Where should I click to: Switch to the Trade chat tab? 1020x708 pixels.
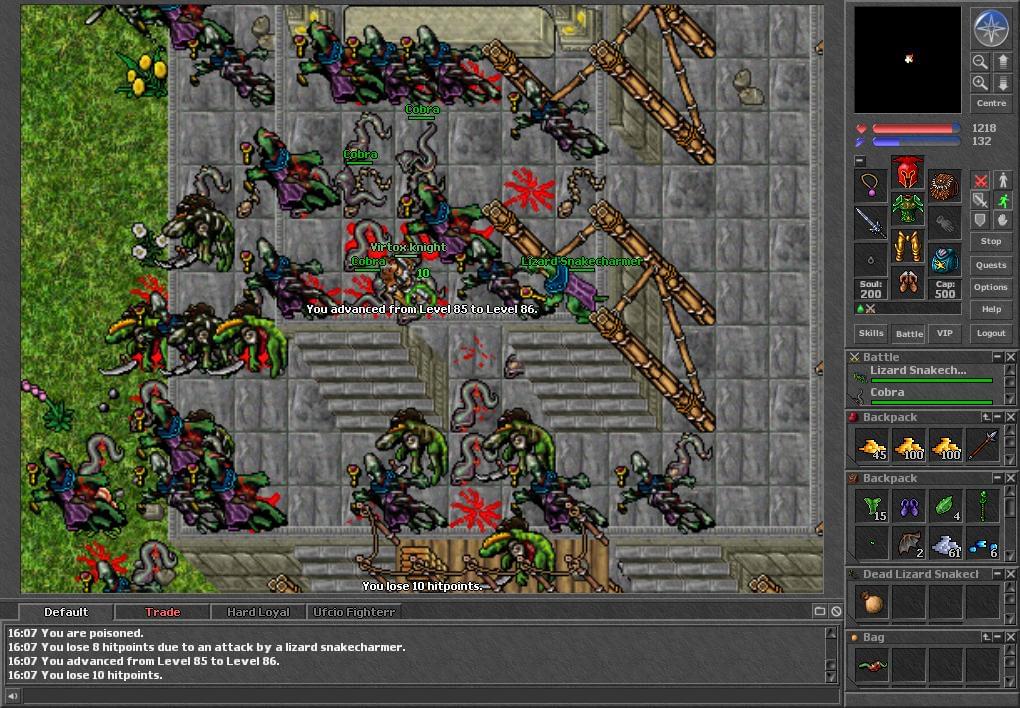click(x=162, y=612)
